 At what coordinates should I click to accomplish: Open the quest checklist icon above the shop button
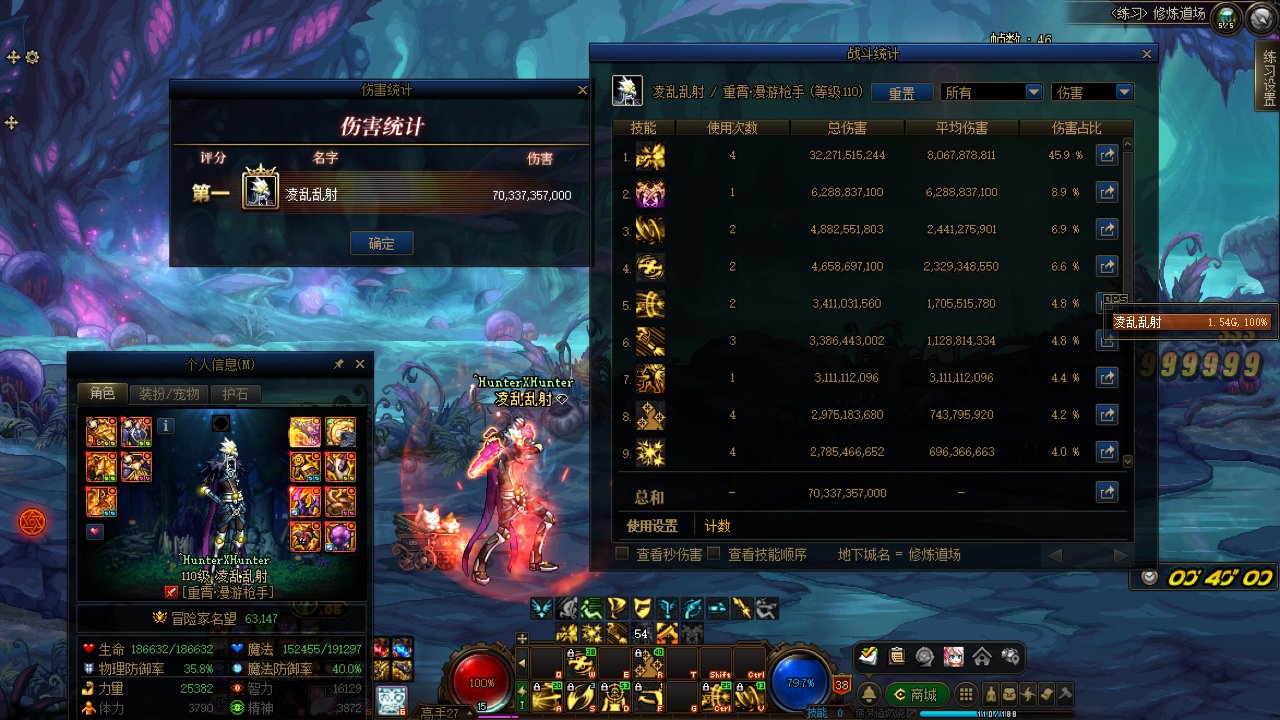(x=896, y=656)
